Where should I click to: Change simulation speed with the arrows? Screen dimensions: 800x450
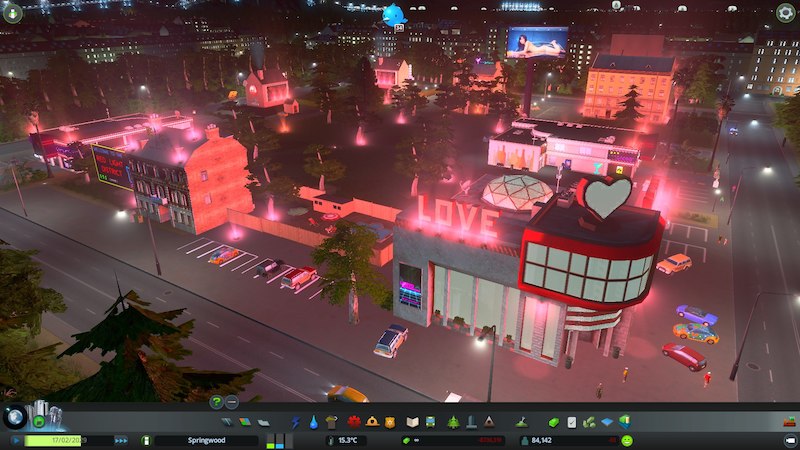click(121, 440)
